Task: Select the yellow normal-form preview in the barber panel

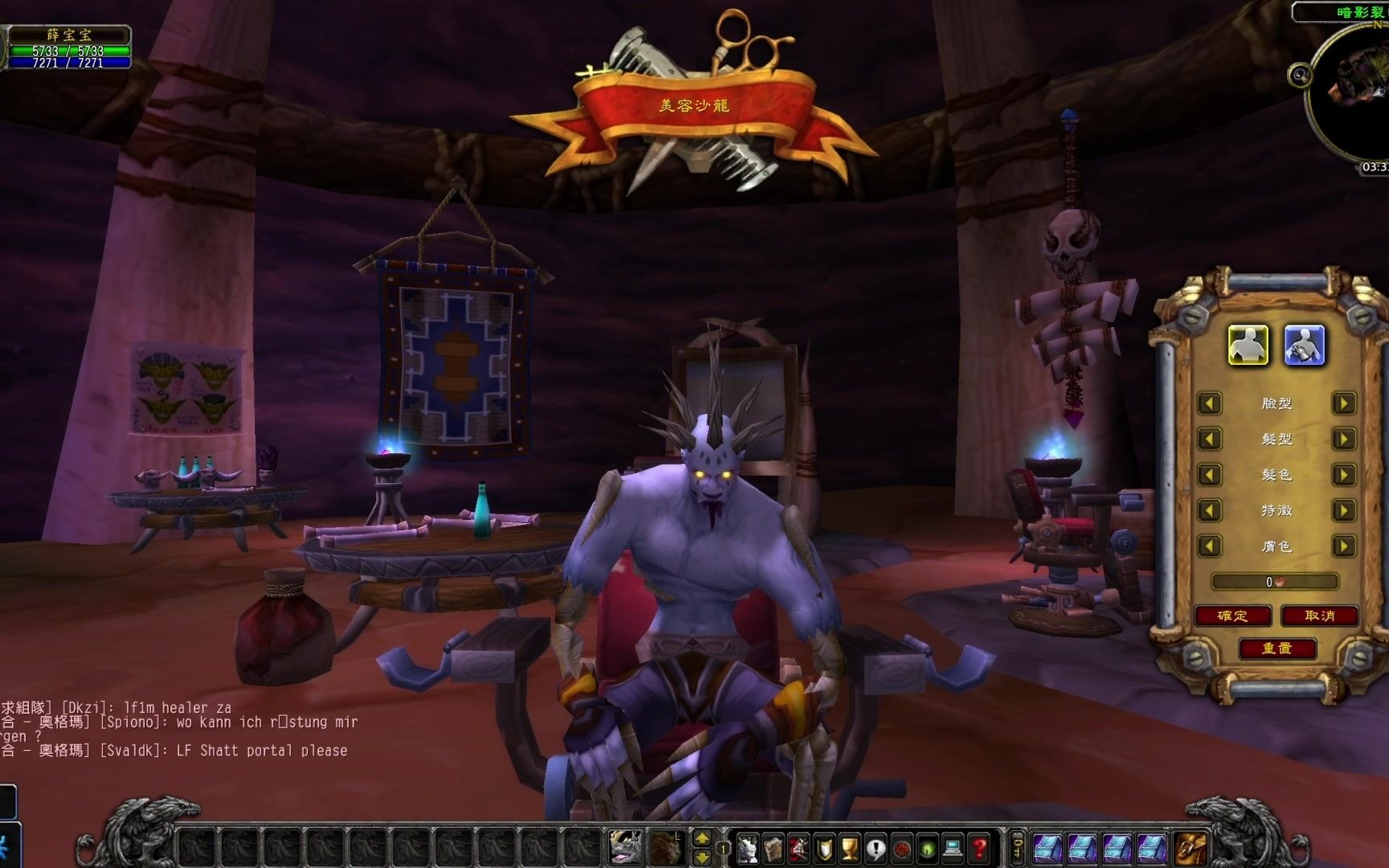Action: 1250,346
